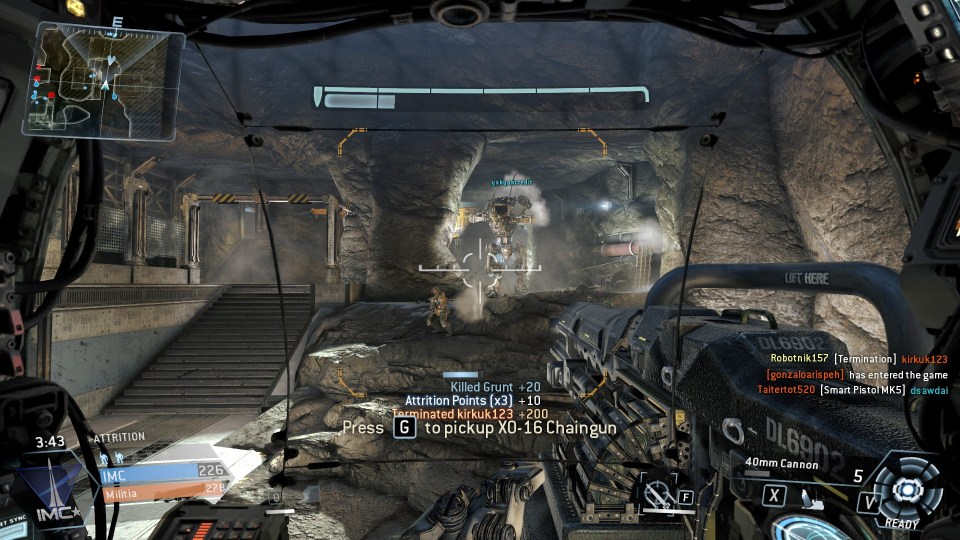Select the crosshair tactical ability icon
The width and height of the screenshot is (960, 540).
[x=658, y=491]
